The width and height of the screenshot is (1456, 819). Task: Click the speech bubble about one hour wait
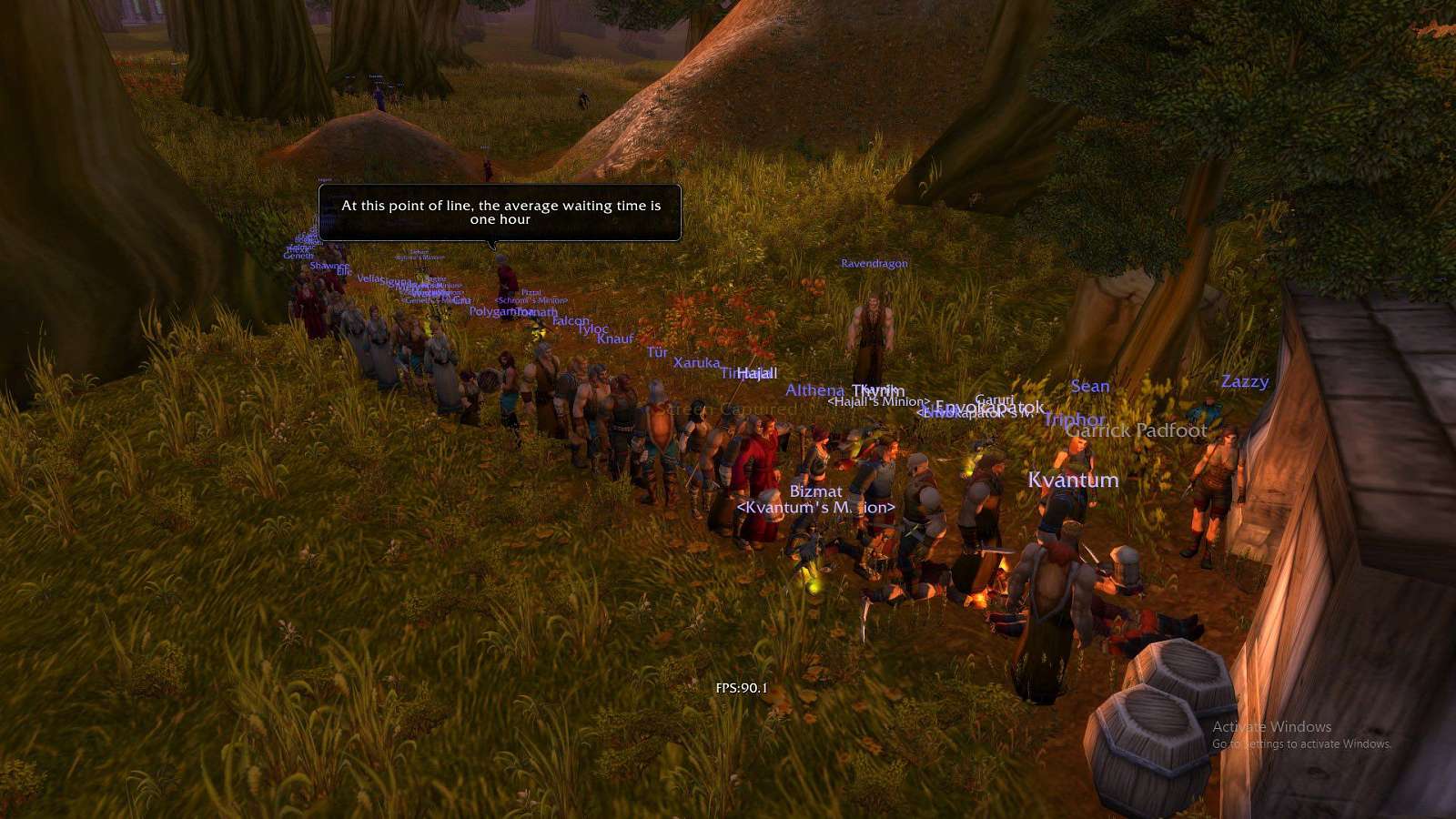[x=500, y=212]
